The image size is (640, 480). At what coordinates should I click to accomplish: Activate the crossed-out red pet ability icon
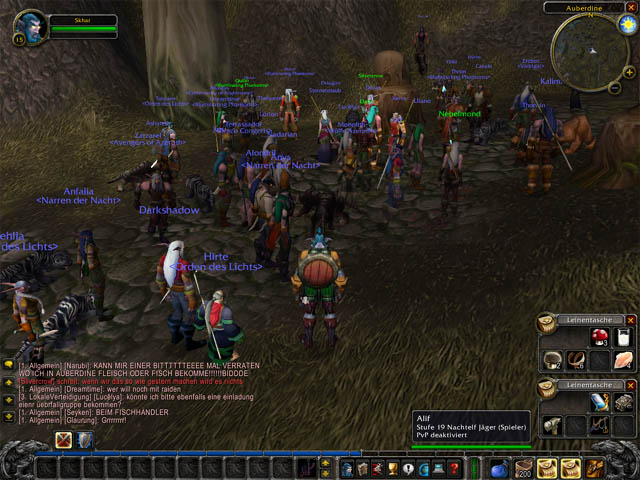pos(64,440)
